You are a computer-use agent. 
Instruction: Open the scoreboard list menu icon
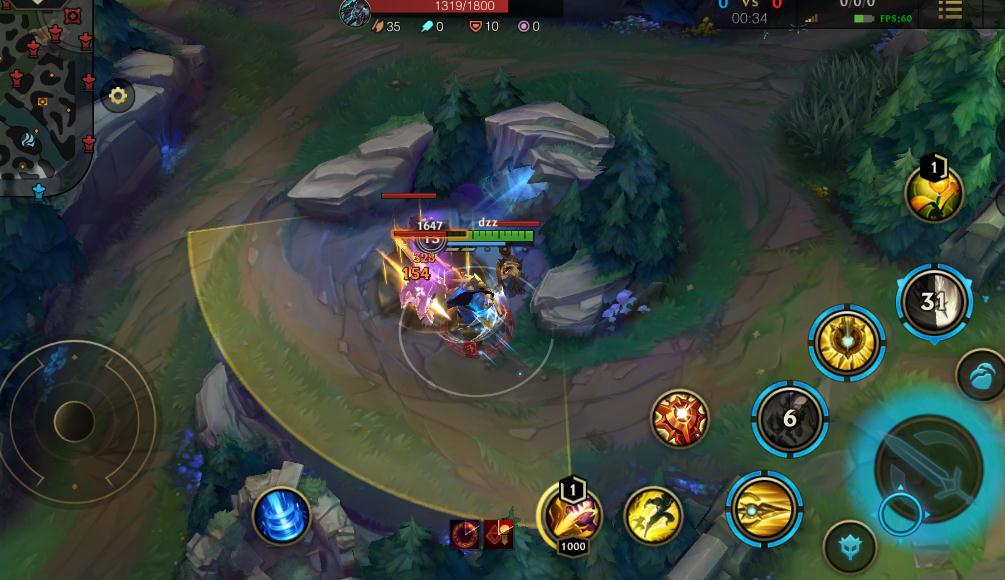point(950,11)
